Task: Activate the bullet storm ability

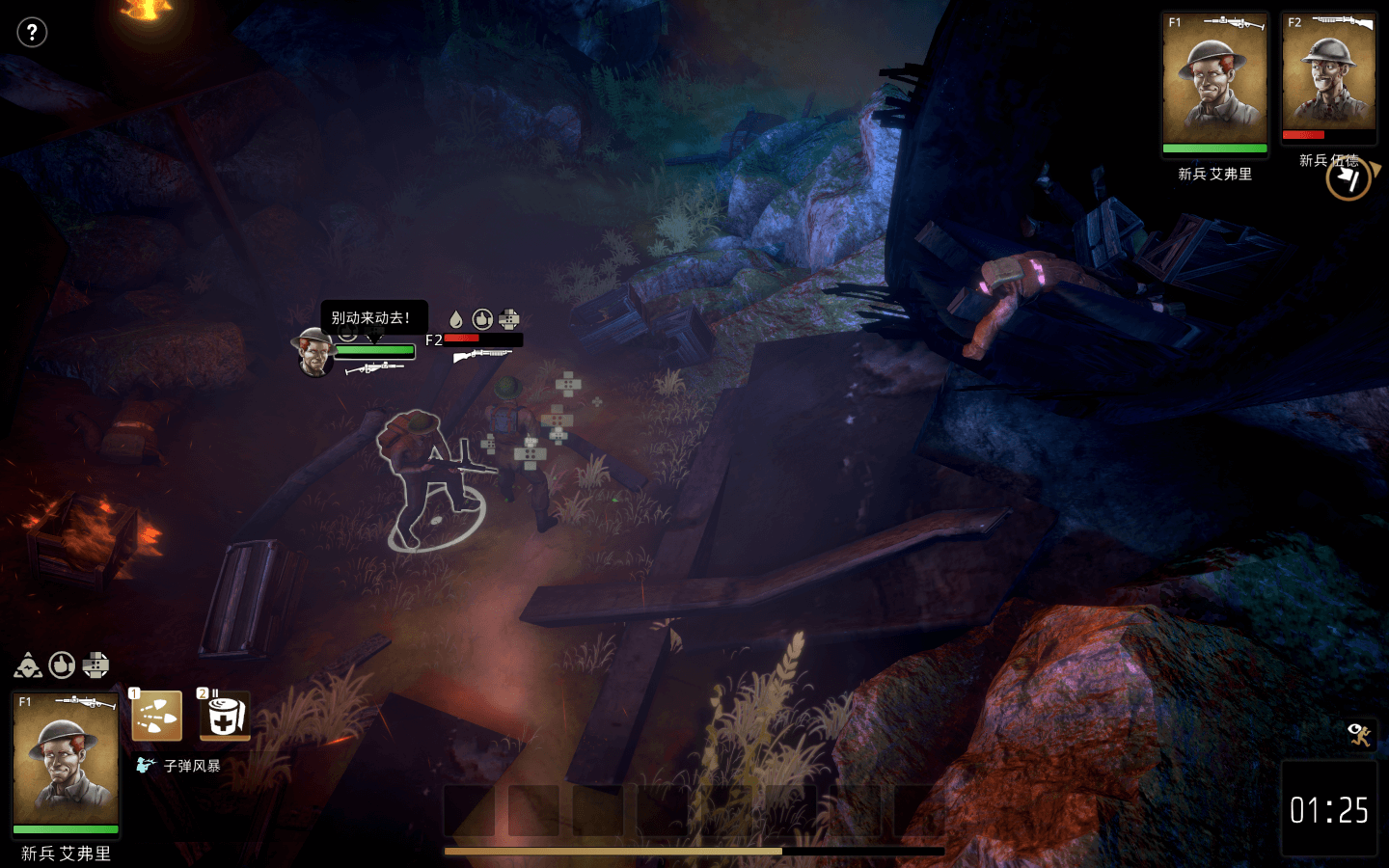Action: click(x=156, y=717)
